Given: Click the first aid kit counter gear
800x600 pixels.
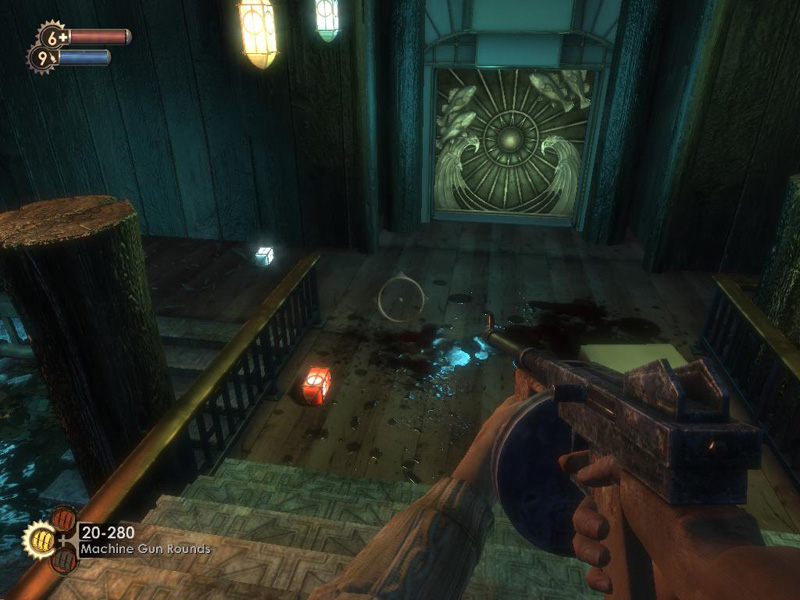Looking at the screenshot, I should click(52, 36).
